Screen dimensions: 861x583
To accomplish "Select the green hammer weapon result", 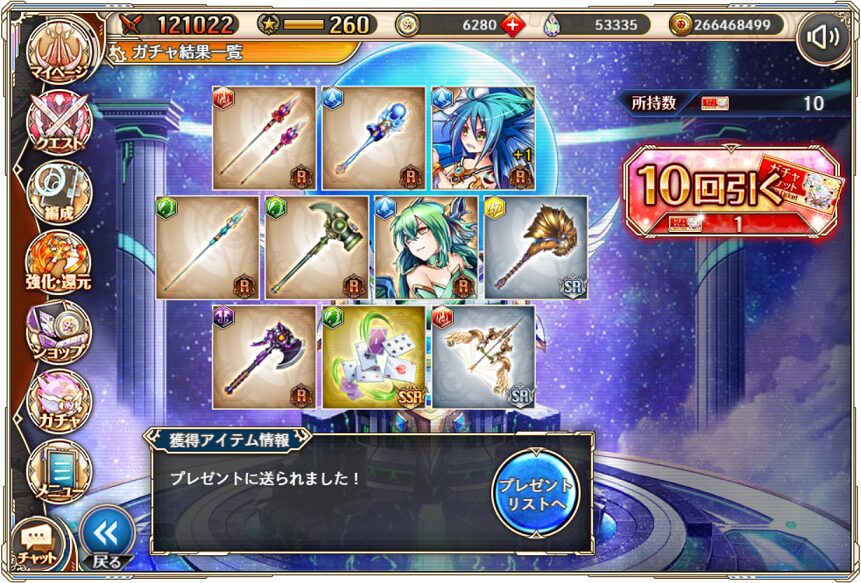I will [316, 247].
